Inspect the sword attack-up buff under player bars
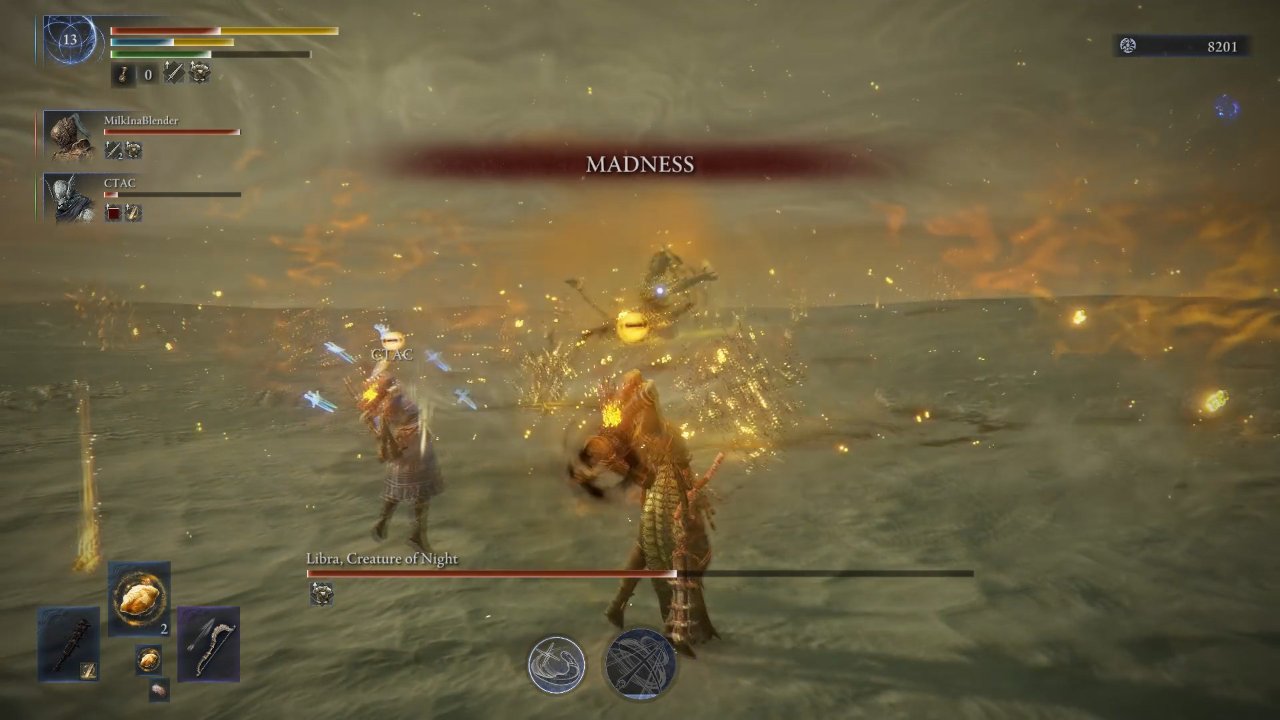 (x=174, y=72)
